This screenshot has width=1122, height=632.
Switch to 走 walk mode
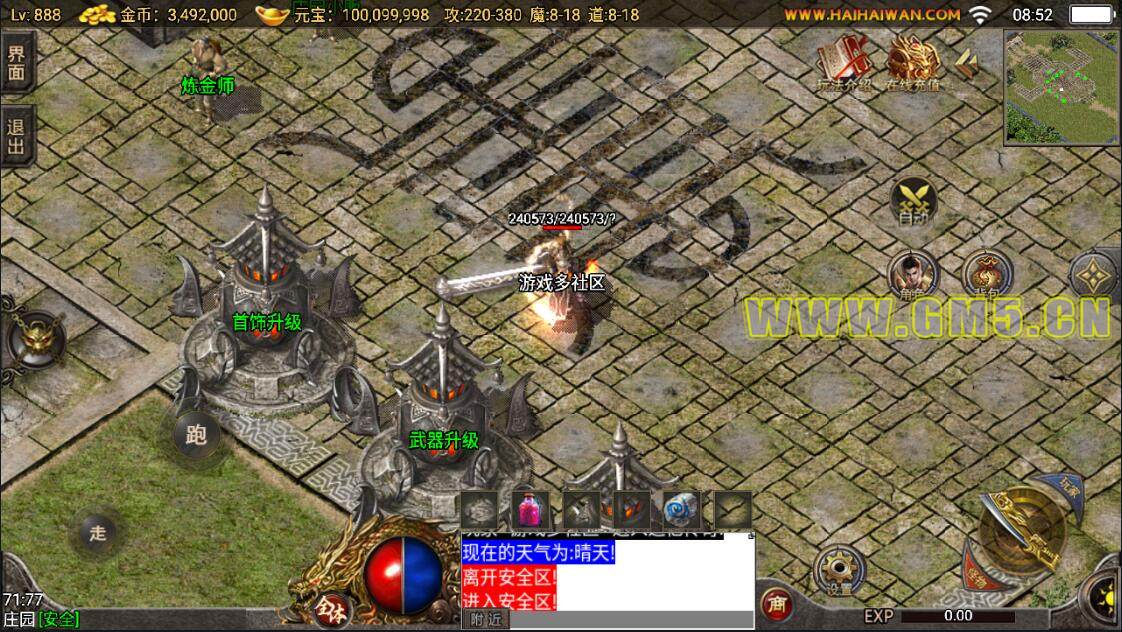[x=97, y=533]
